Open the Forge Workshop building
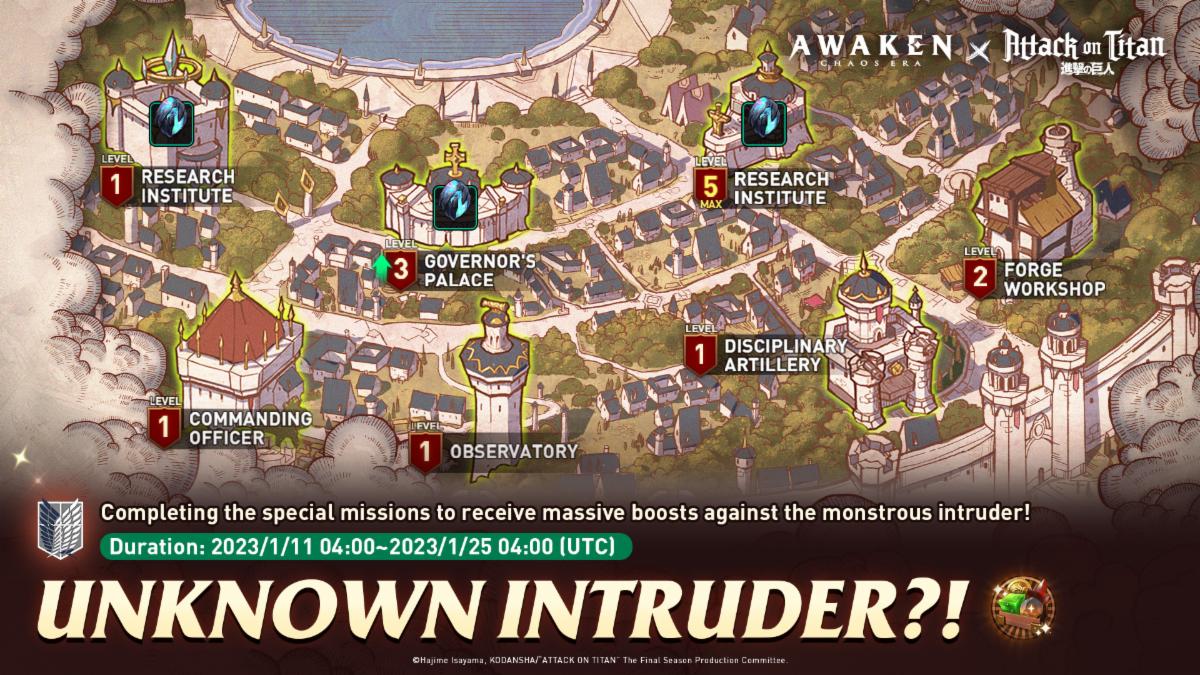Screen dimensions: 1200x675 (x=1030, y=200)
